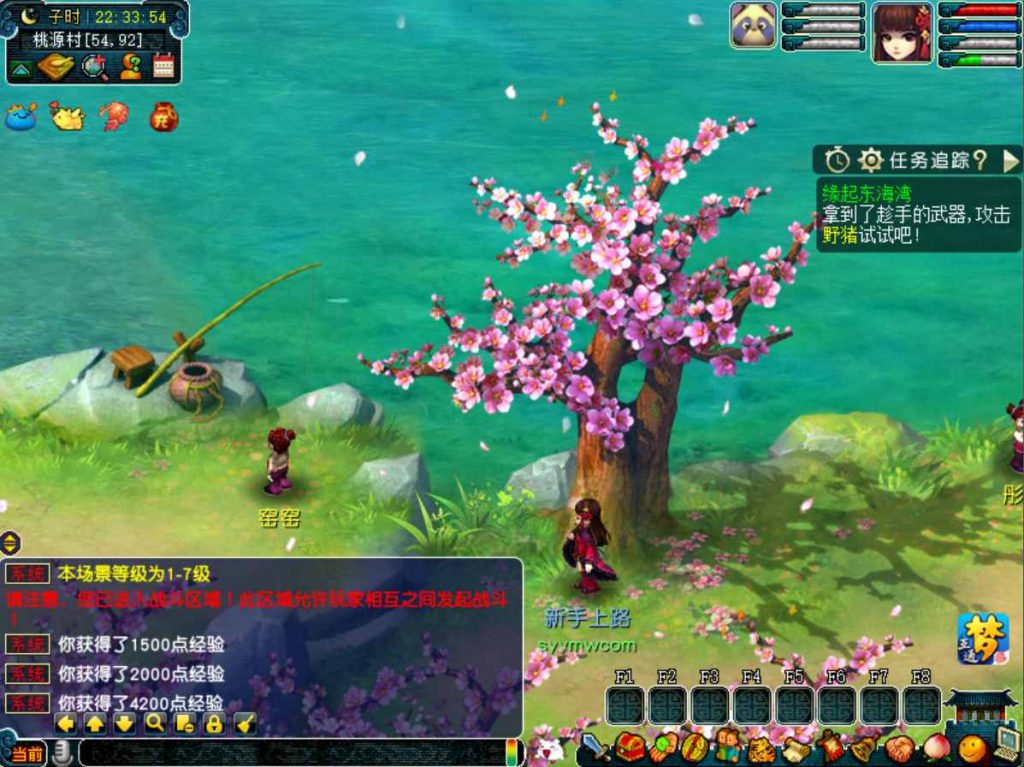1024x767 pixels.
Task: Select the blue slime icon
Action: tap(20, 117)
